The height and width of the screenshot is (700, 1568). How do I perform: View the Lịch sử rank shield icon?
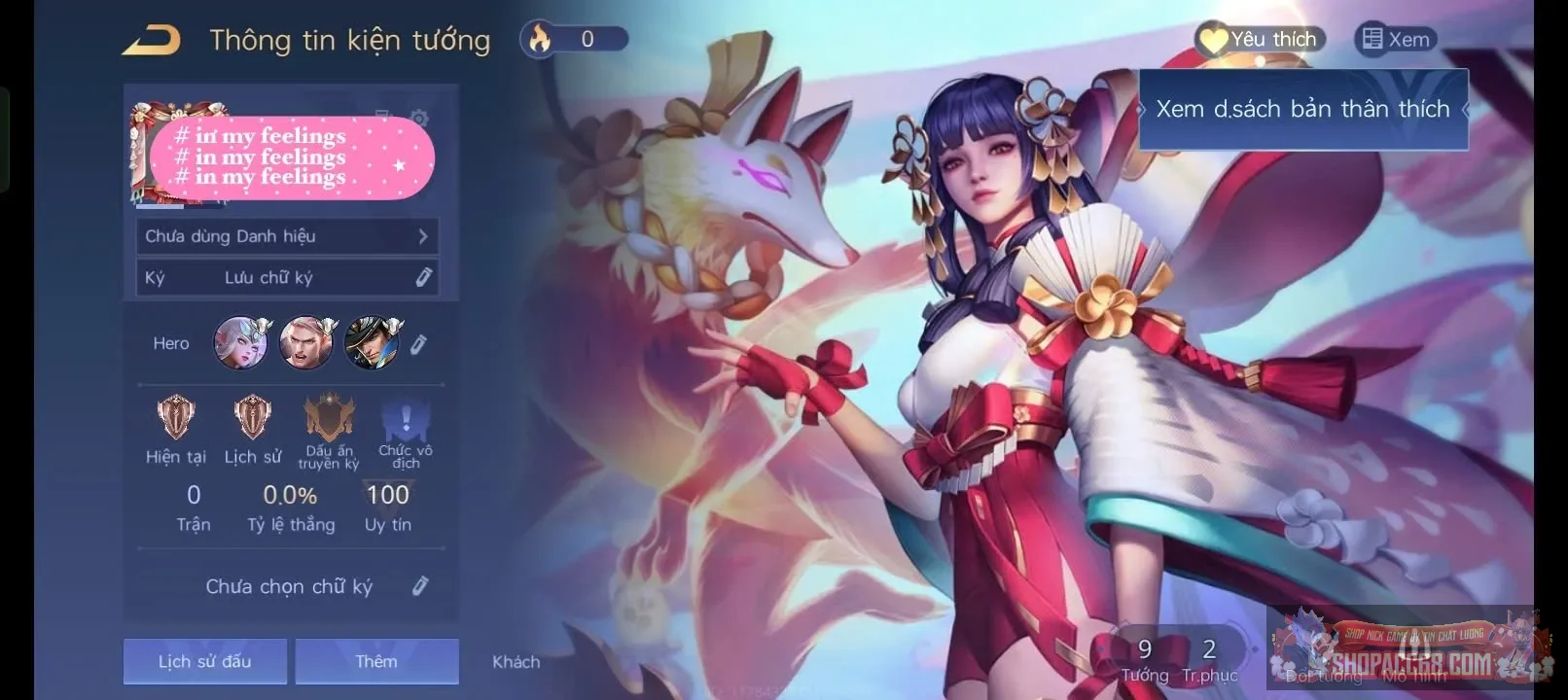251,420
